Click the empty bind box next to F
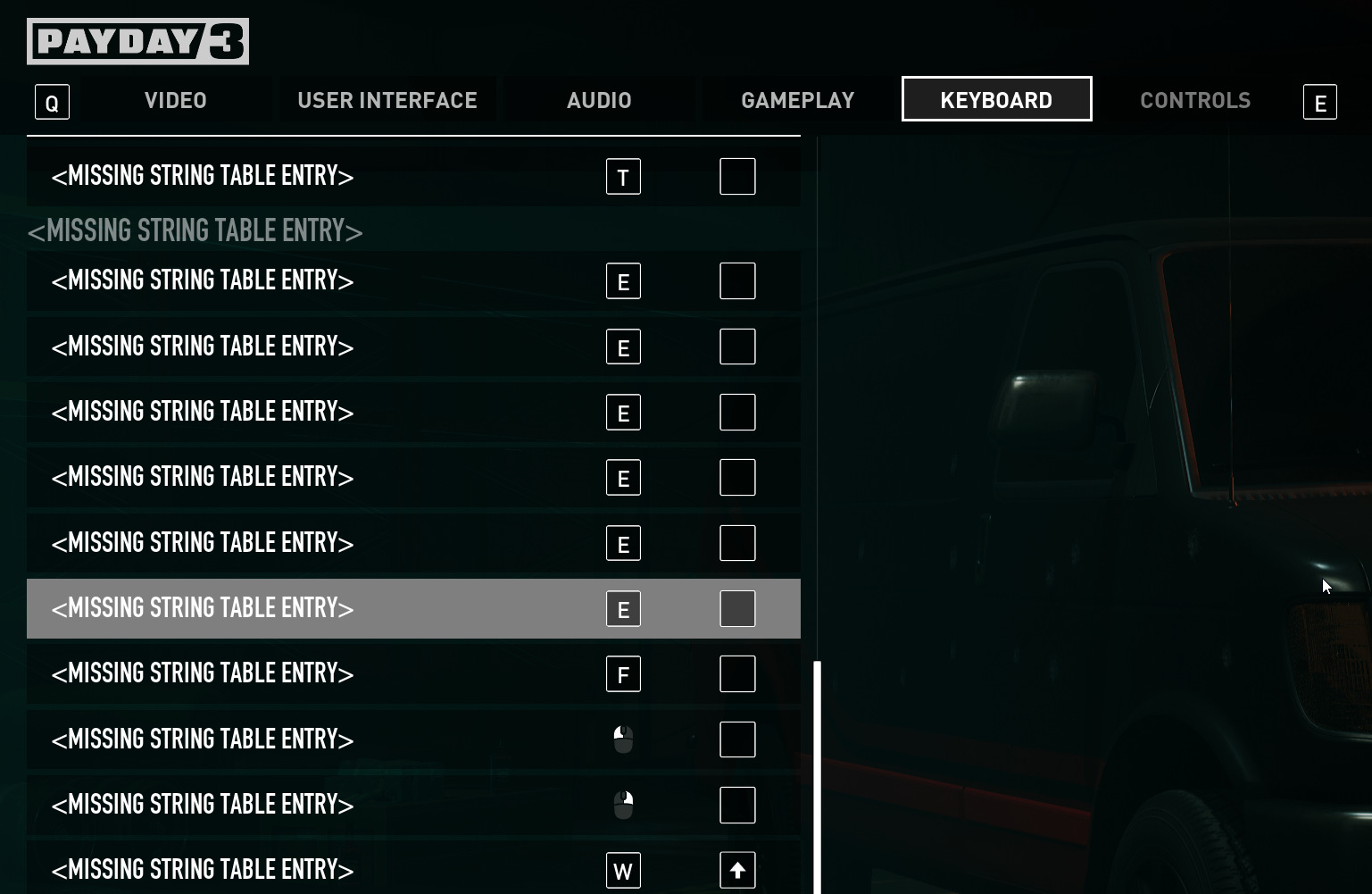Image resolution: width=1372 pixels, height=894 pixels. tap(737, 673)
